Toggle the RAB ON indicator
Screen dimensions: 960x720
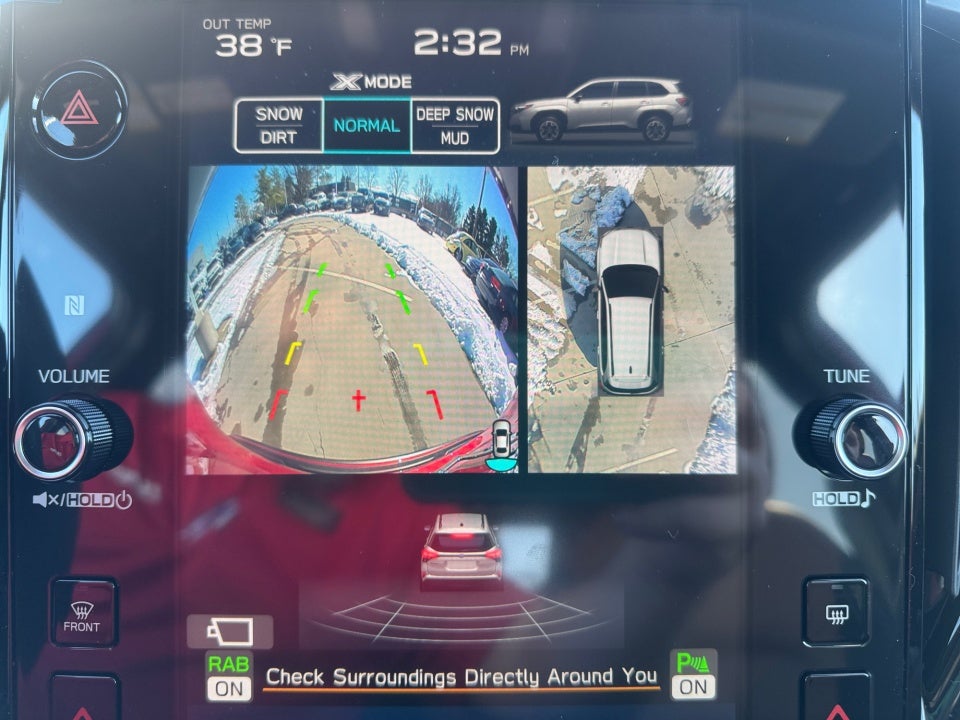[x=229, y=676]
